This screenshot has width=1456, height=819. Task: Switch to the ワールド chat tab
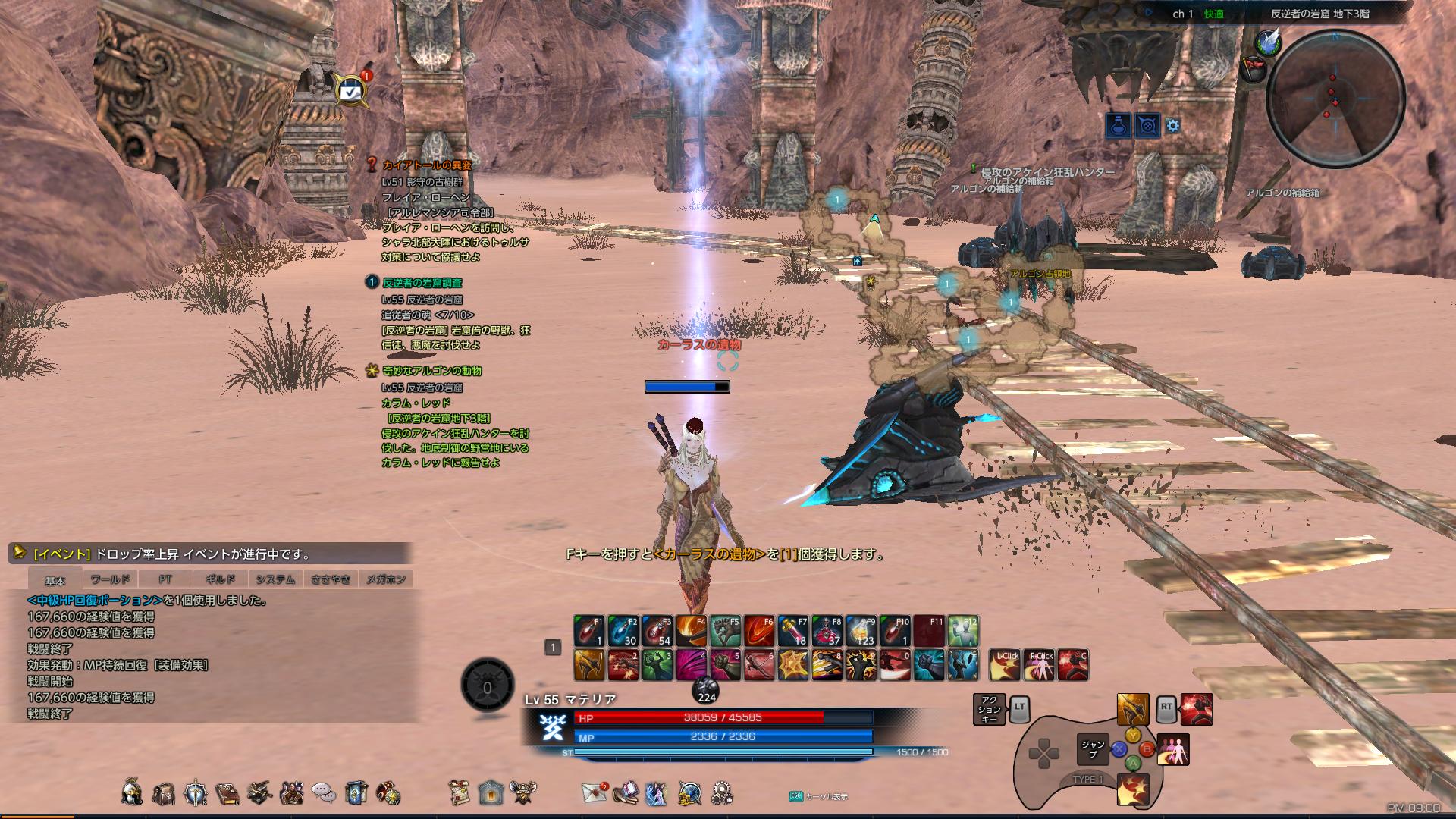pyautogui.click(x=110, y=579)
